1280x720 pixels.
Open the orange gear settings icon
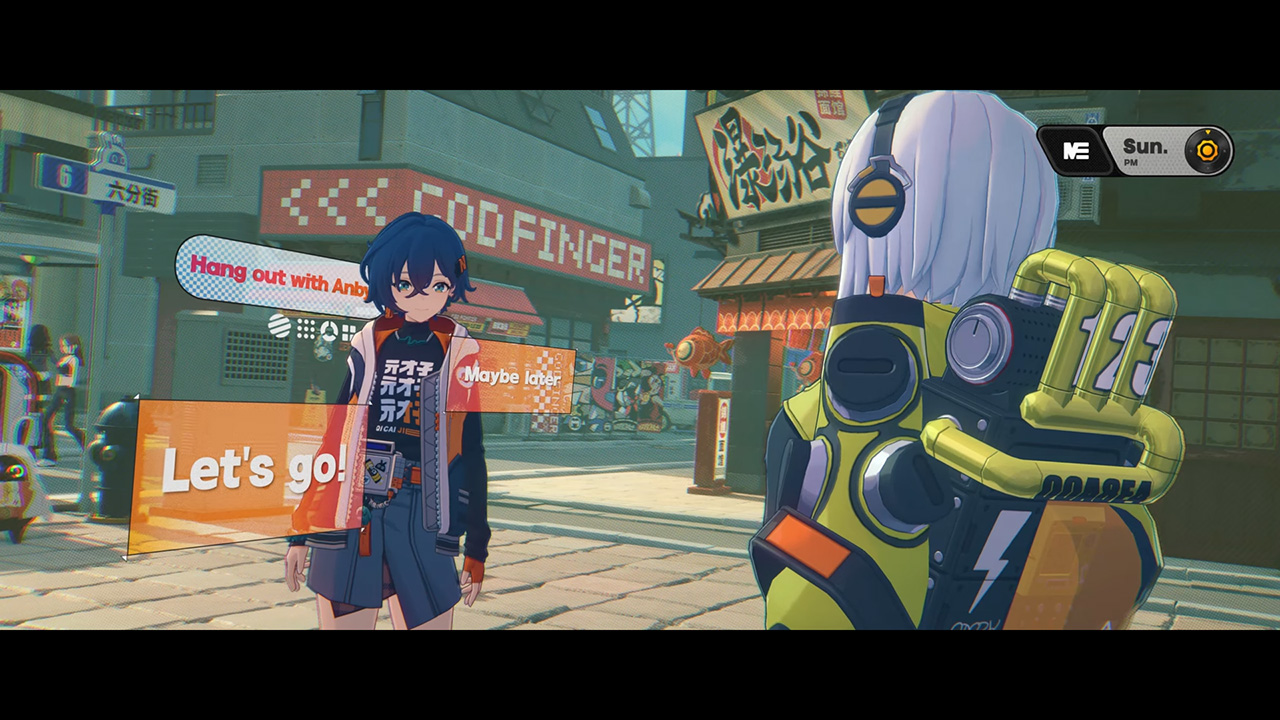[x=1207, y=152]
